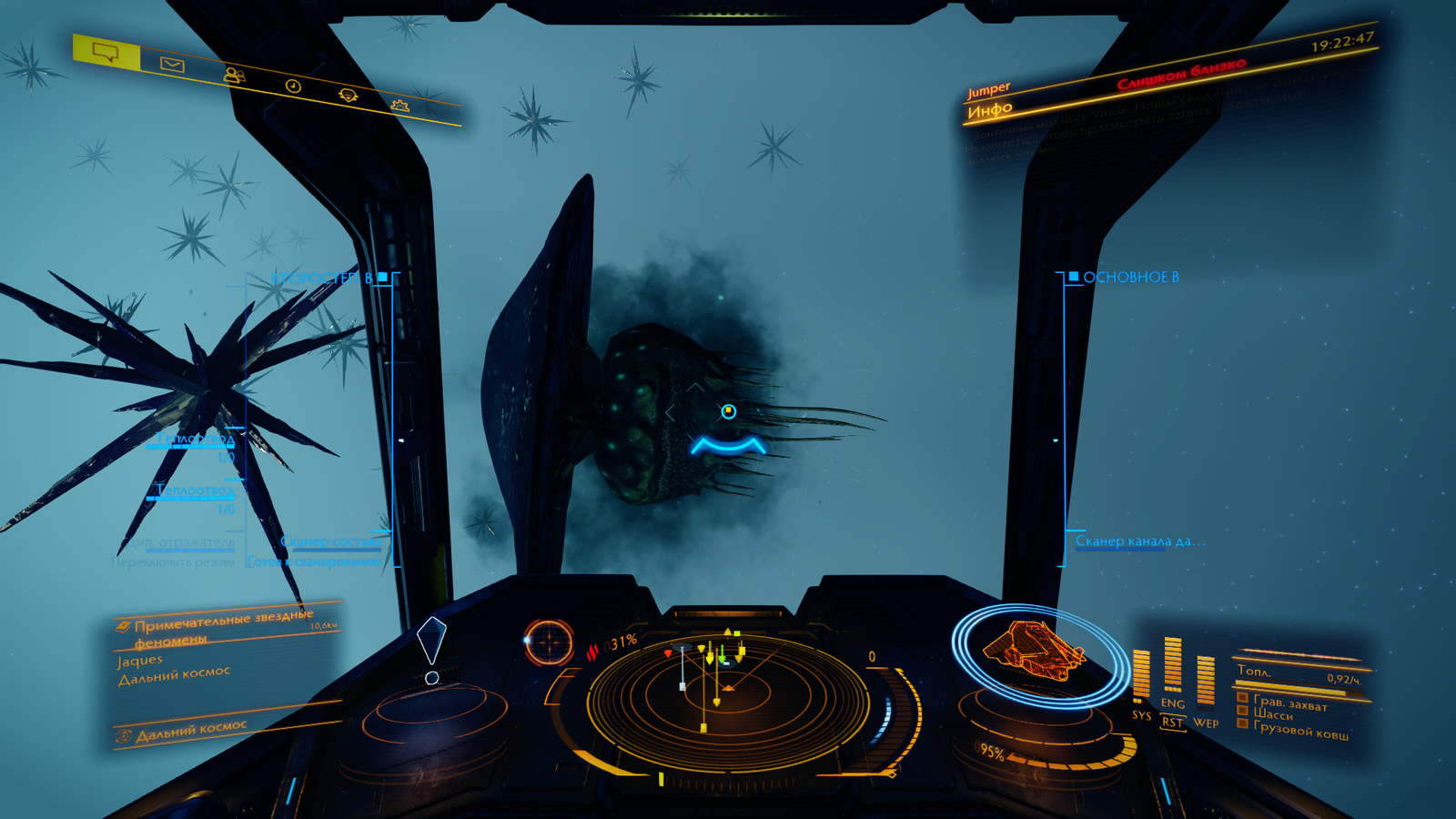Select the Сканер состава fire group item
The image size is (1456, 819).
[x=331, y=541]
